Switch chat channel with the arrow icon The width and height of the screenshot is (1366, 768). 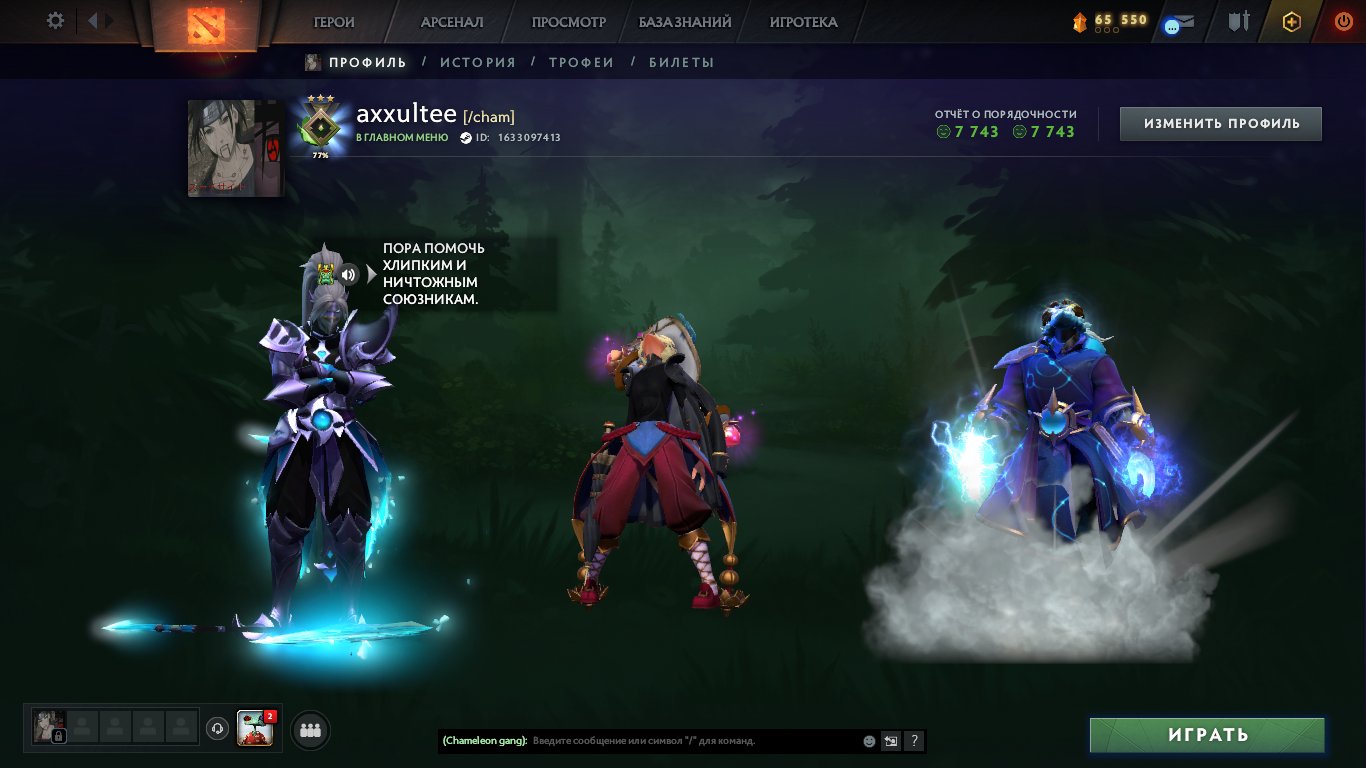point(889,741)
